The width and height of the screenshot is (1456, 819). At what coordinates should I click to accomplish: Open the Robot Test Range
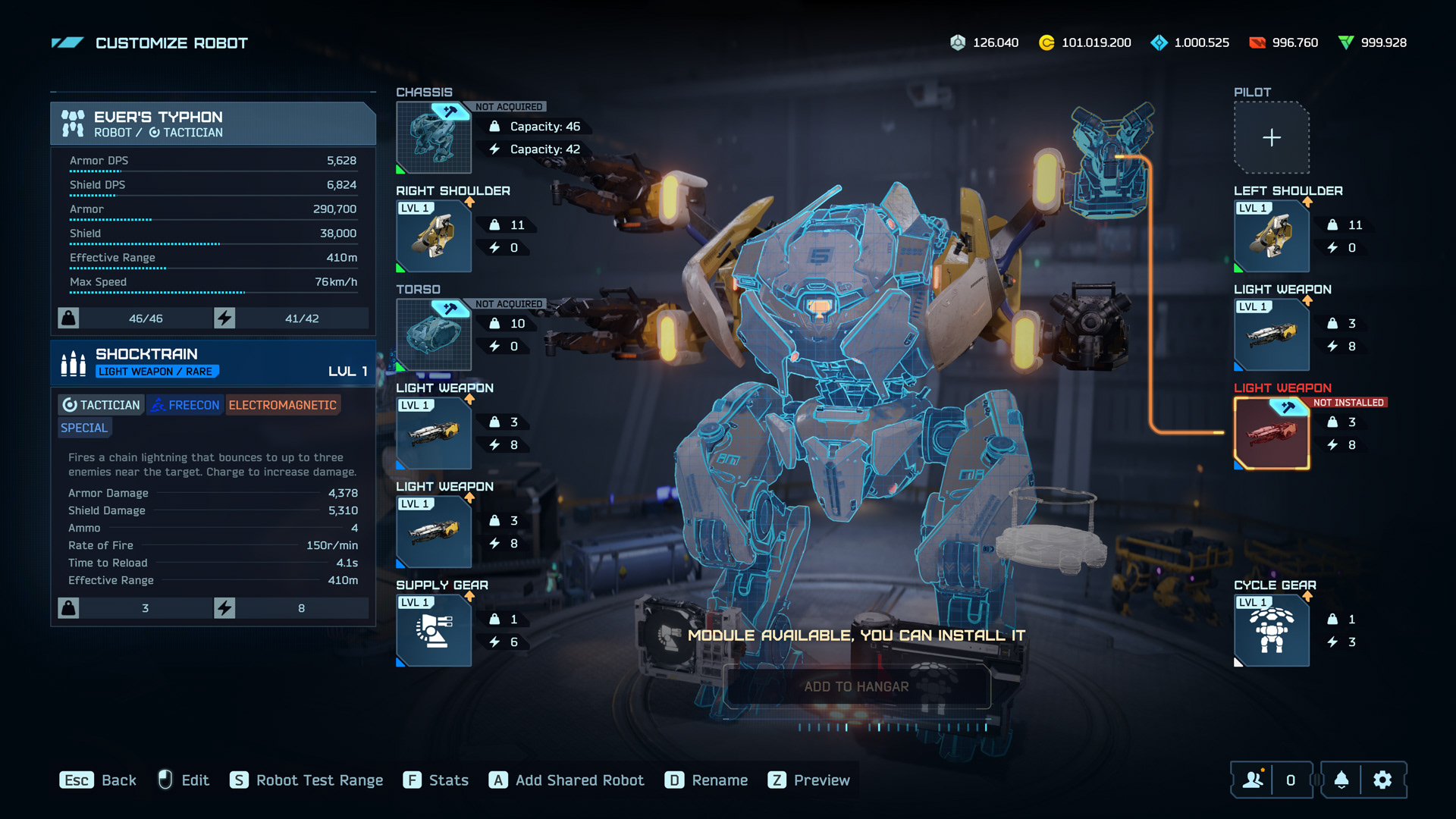pos(306,780)
